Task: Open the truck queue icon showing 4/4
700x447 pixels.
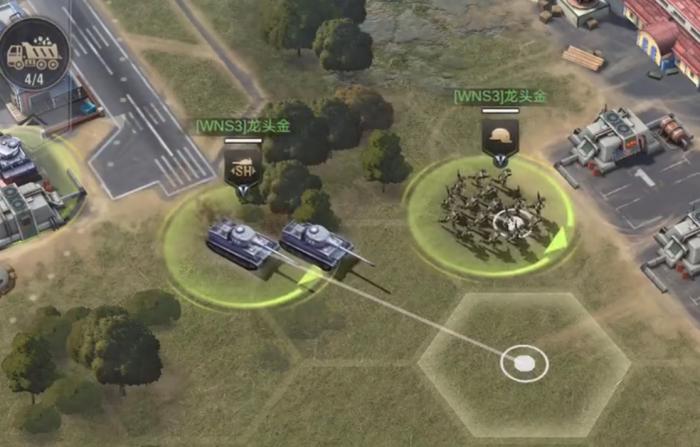Action: [32, 53]
